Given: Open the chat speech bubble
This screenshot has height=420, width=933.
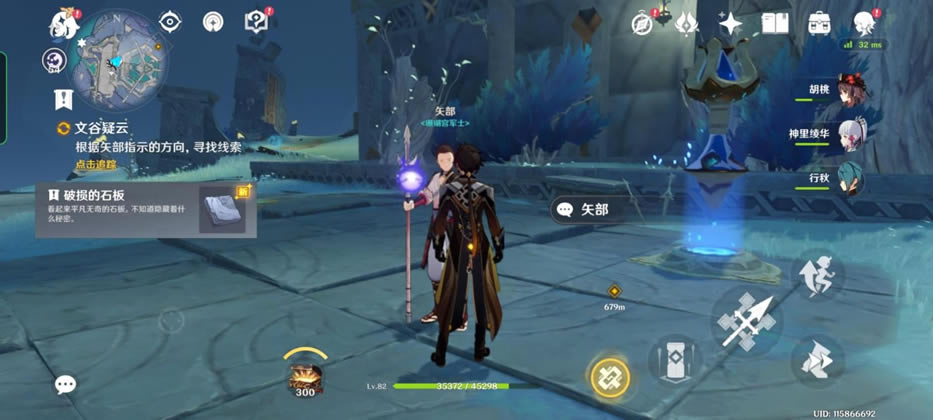Looking at the screenshot, I should point(66,384).
